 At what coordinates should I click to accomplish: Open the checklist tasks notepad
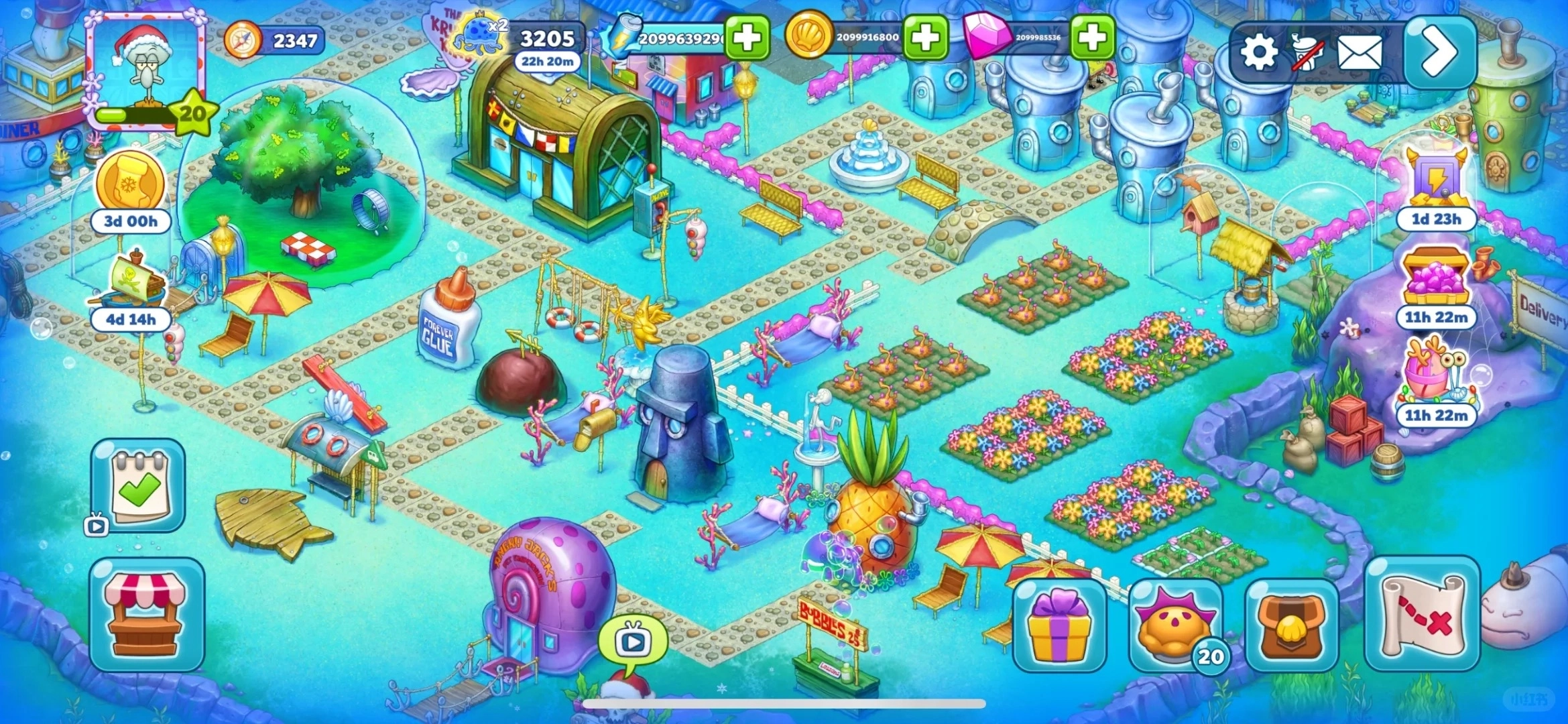(x=138, y=484)
